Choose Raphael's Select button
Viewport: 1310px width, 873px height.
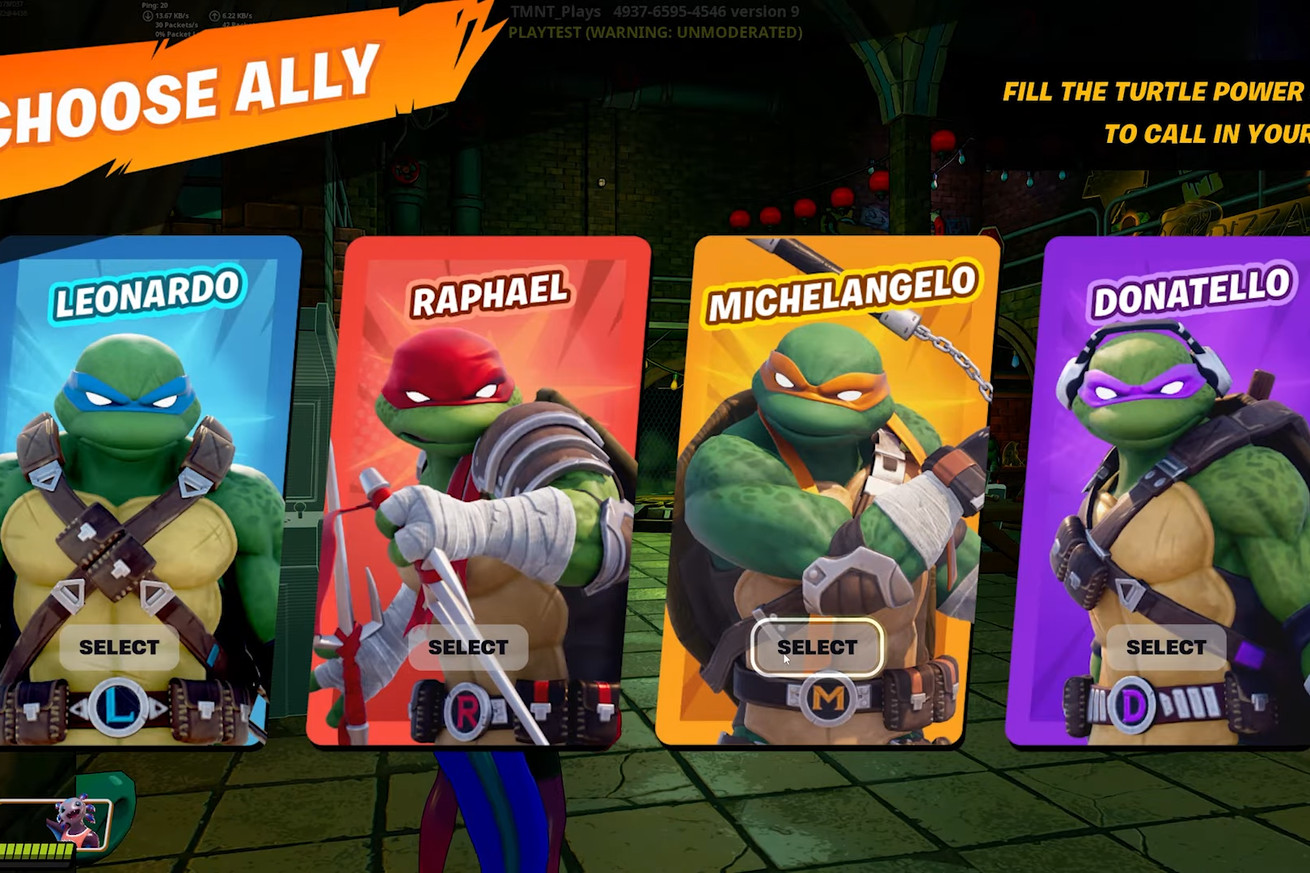click(x=468, y=647)
